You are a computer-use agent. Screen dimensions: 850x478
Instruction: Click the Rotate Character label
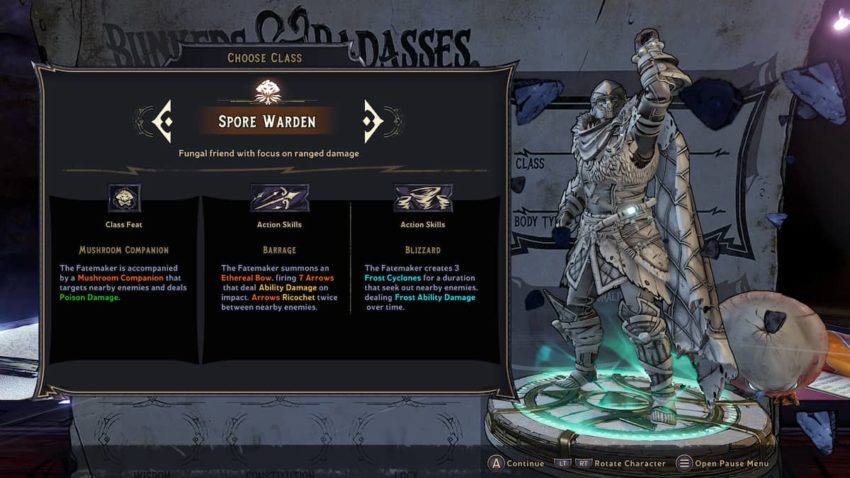[630, 463]
